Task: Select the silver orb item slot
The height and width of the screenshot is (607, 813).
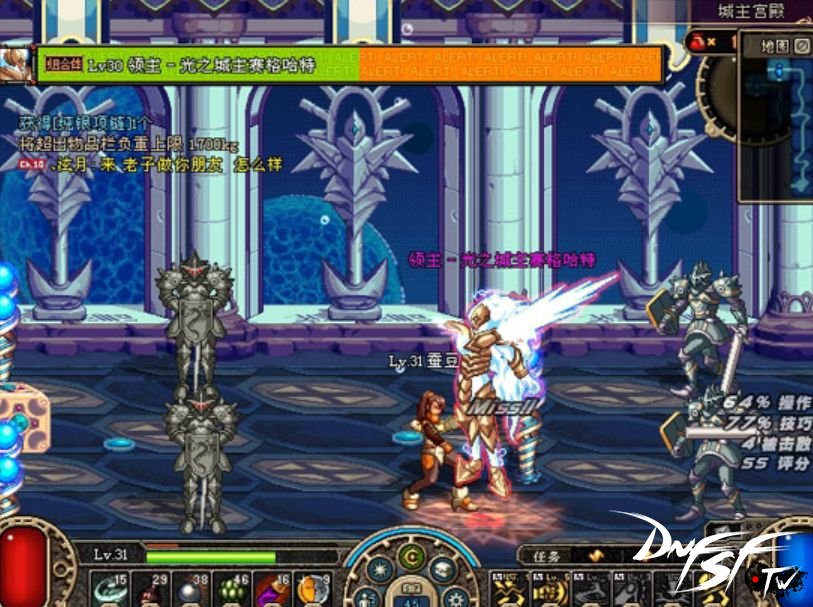Action: click(187, 589)
